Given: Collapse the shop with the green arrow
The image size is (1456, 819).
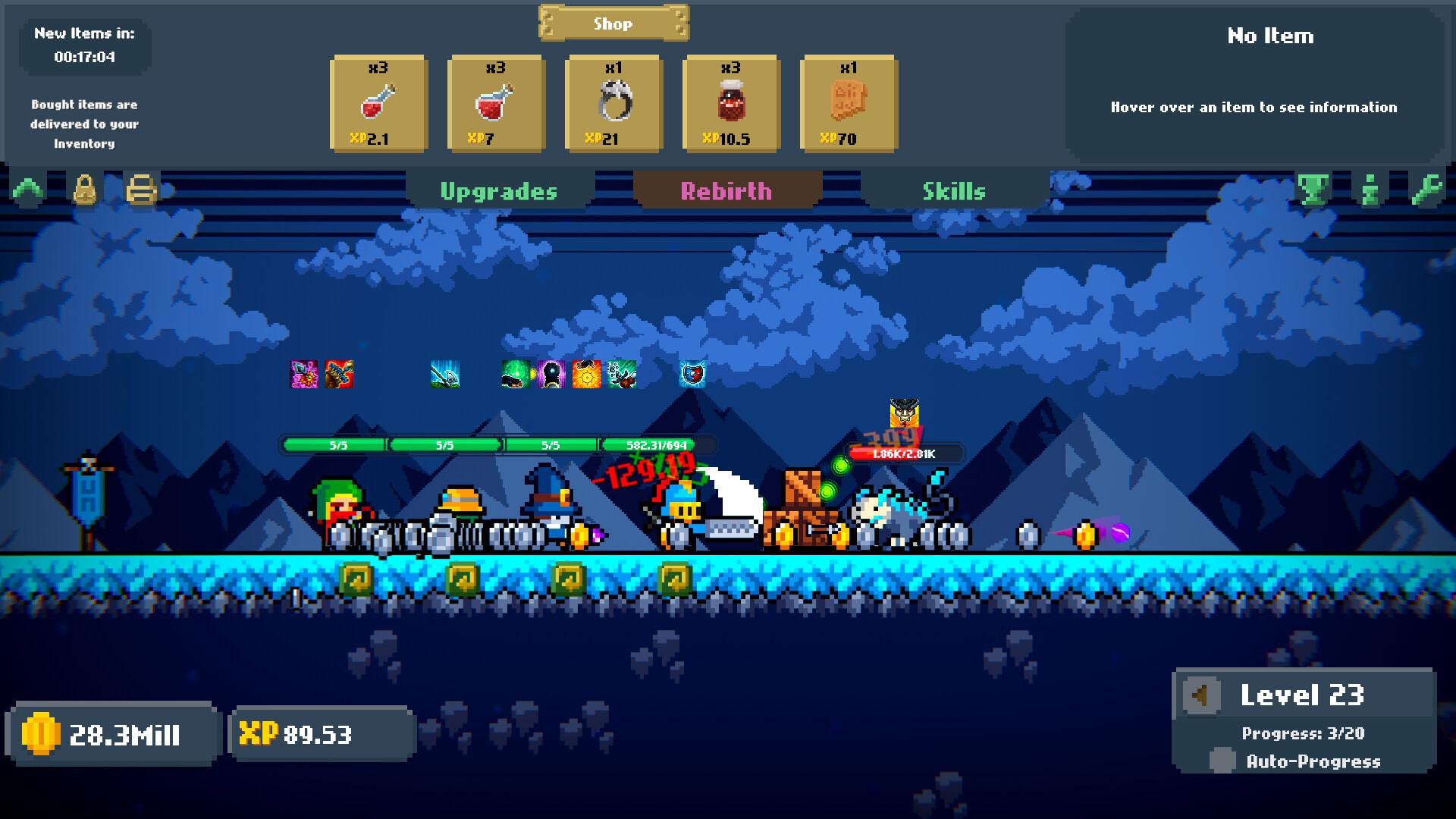Looking at the screenshot, I should 28,190.
